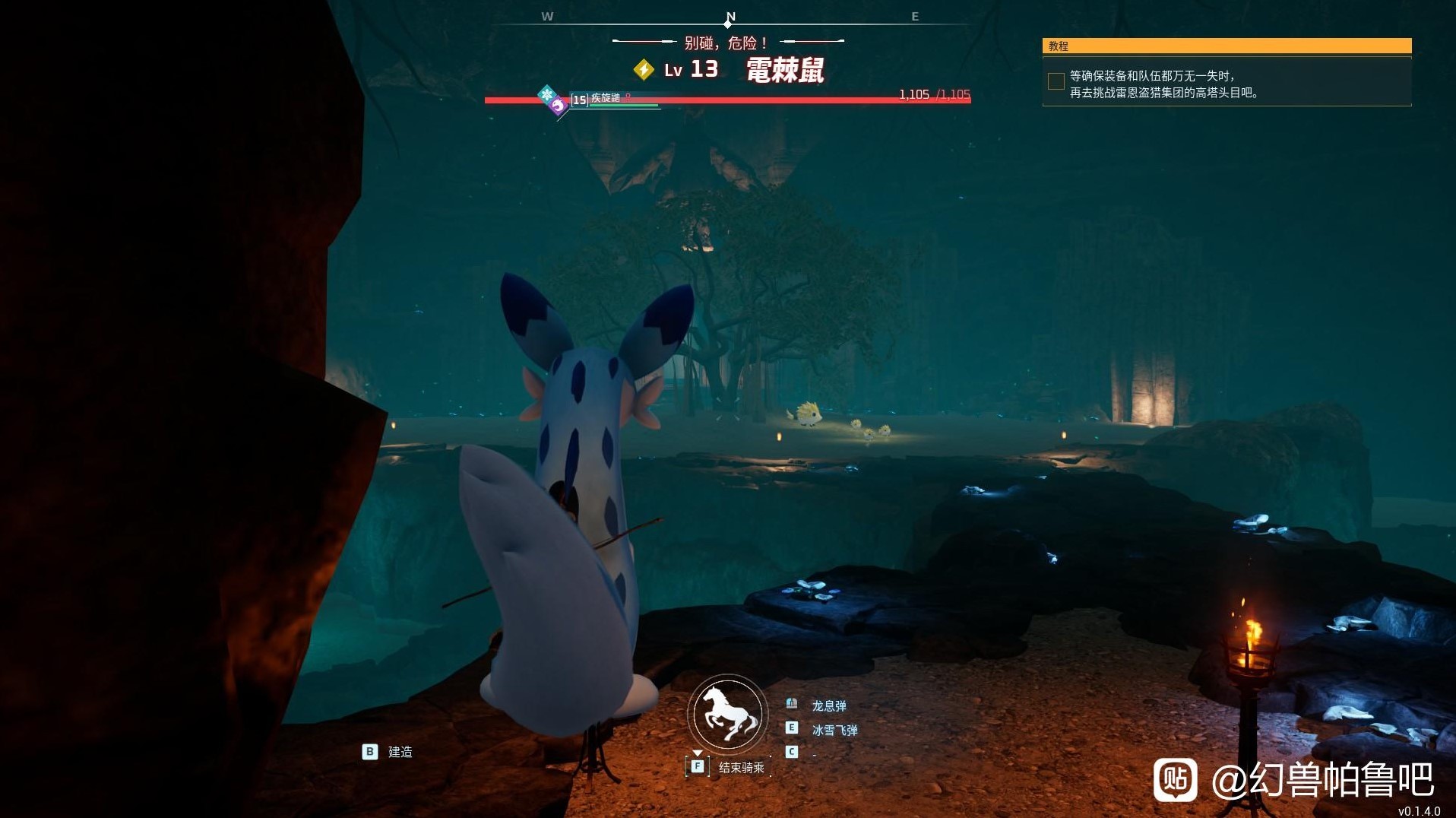Image resolution: width=1456 pixels, height=818 pixels.
Task: Click the compass bar heading
Action: pos(730,17)
